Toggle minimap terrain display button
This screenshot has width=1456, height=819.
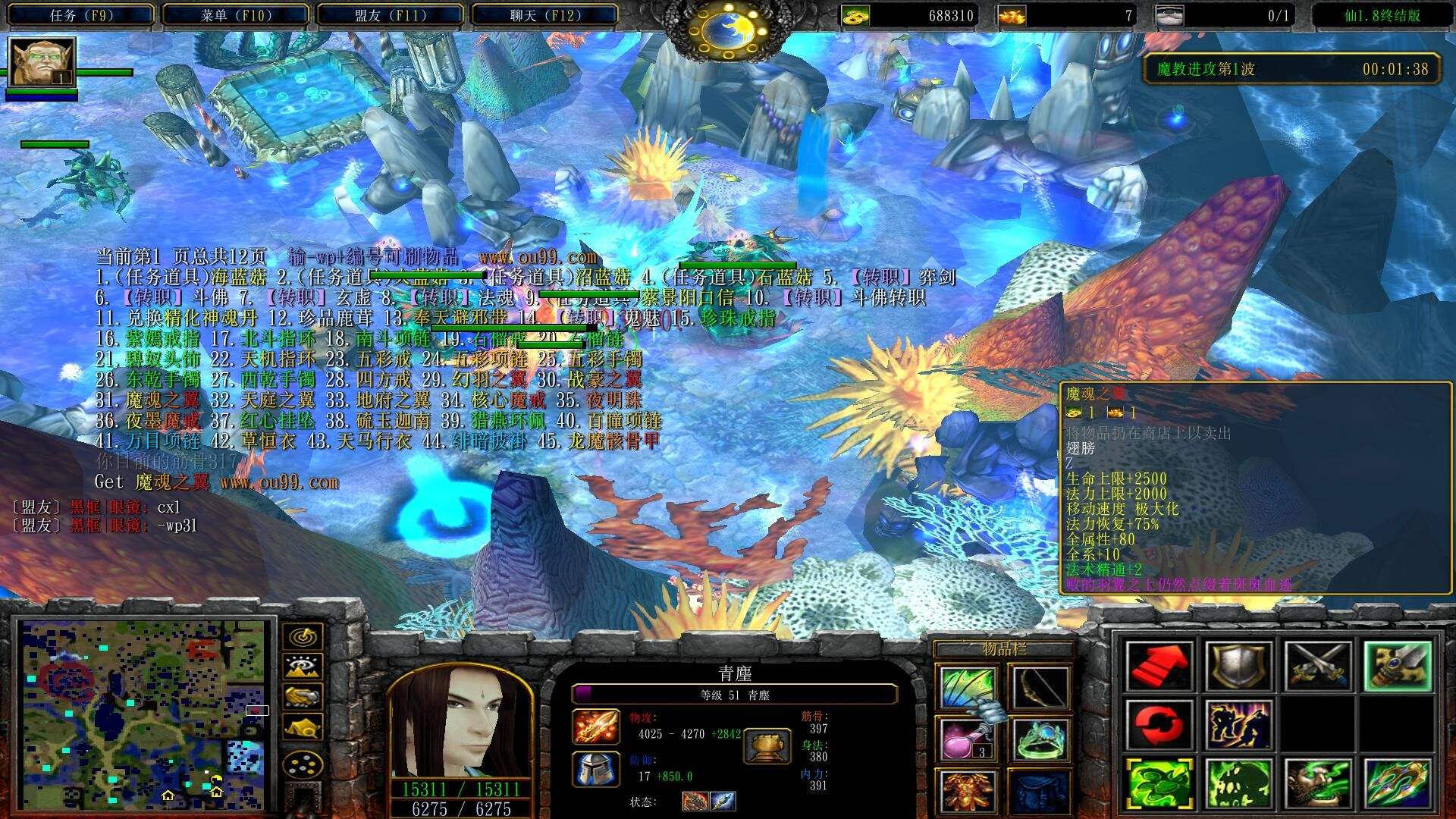tap(303, 667)
